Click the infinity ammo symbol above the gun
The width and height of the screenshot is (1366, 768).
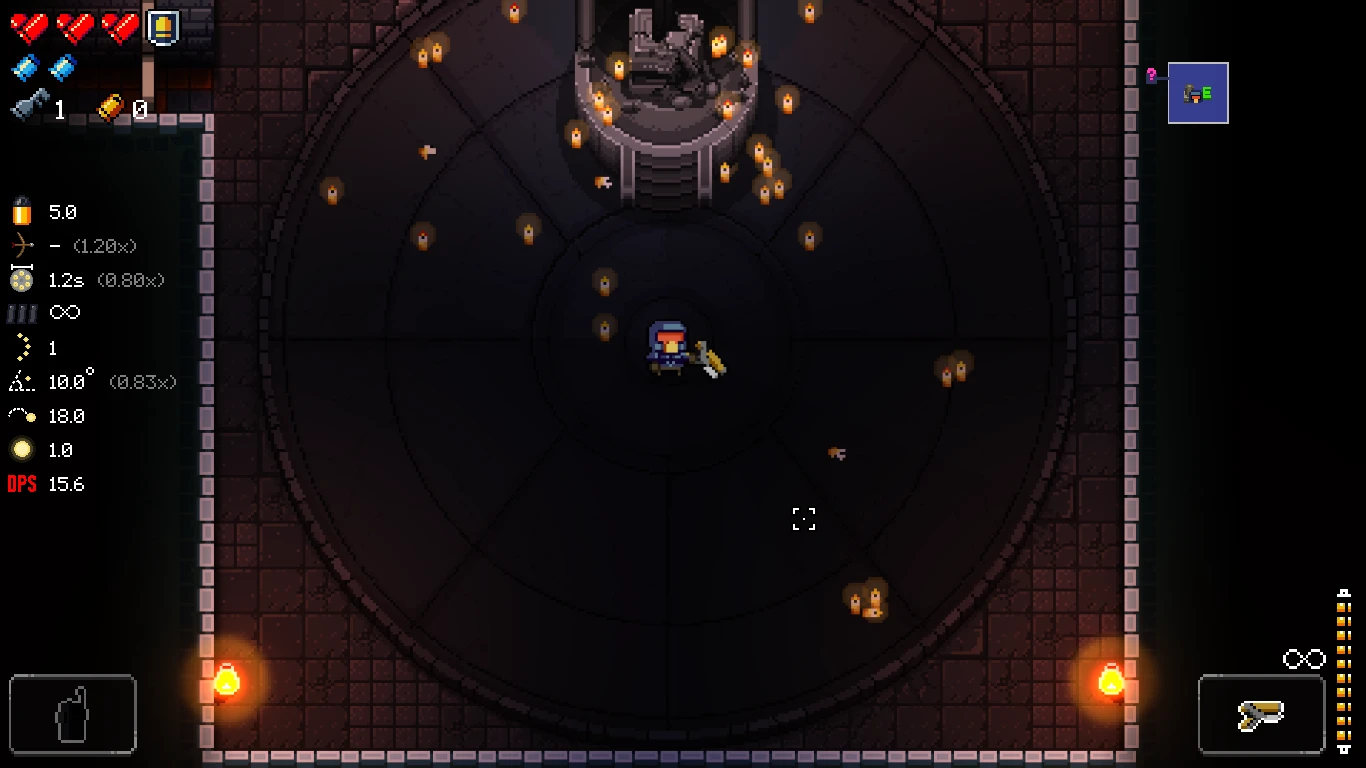1302,658
